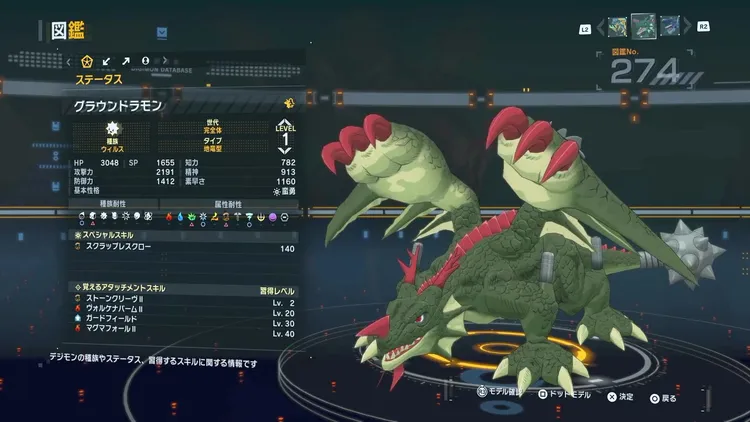Image resolution: width=750 pixels, height=422 pixels.
Task: Select the pentagon Status tab icon
Action: pos(87,60)
